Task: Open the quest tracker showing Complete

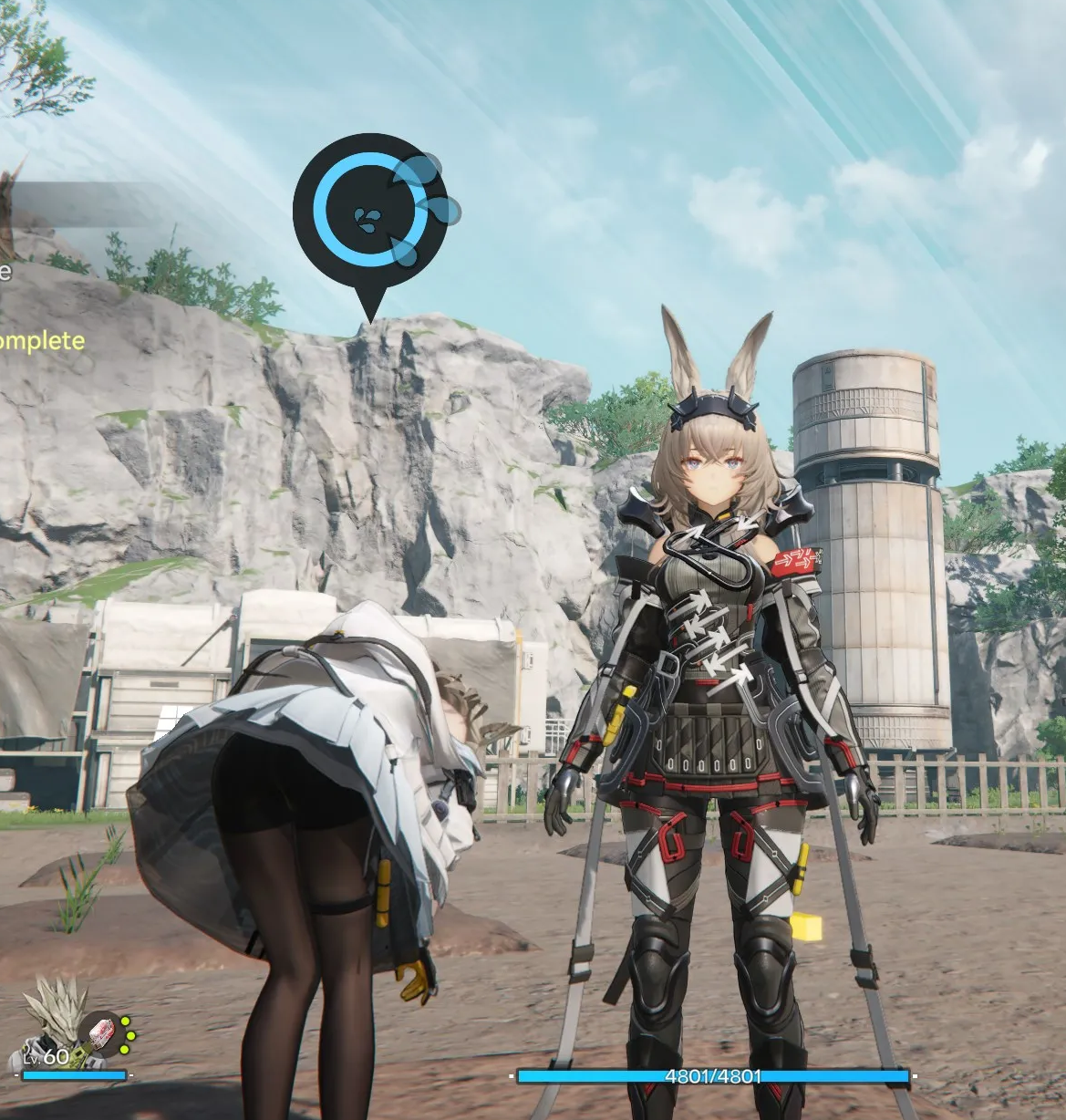Action: click(x=41, y=341)
